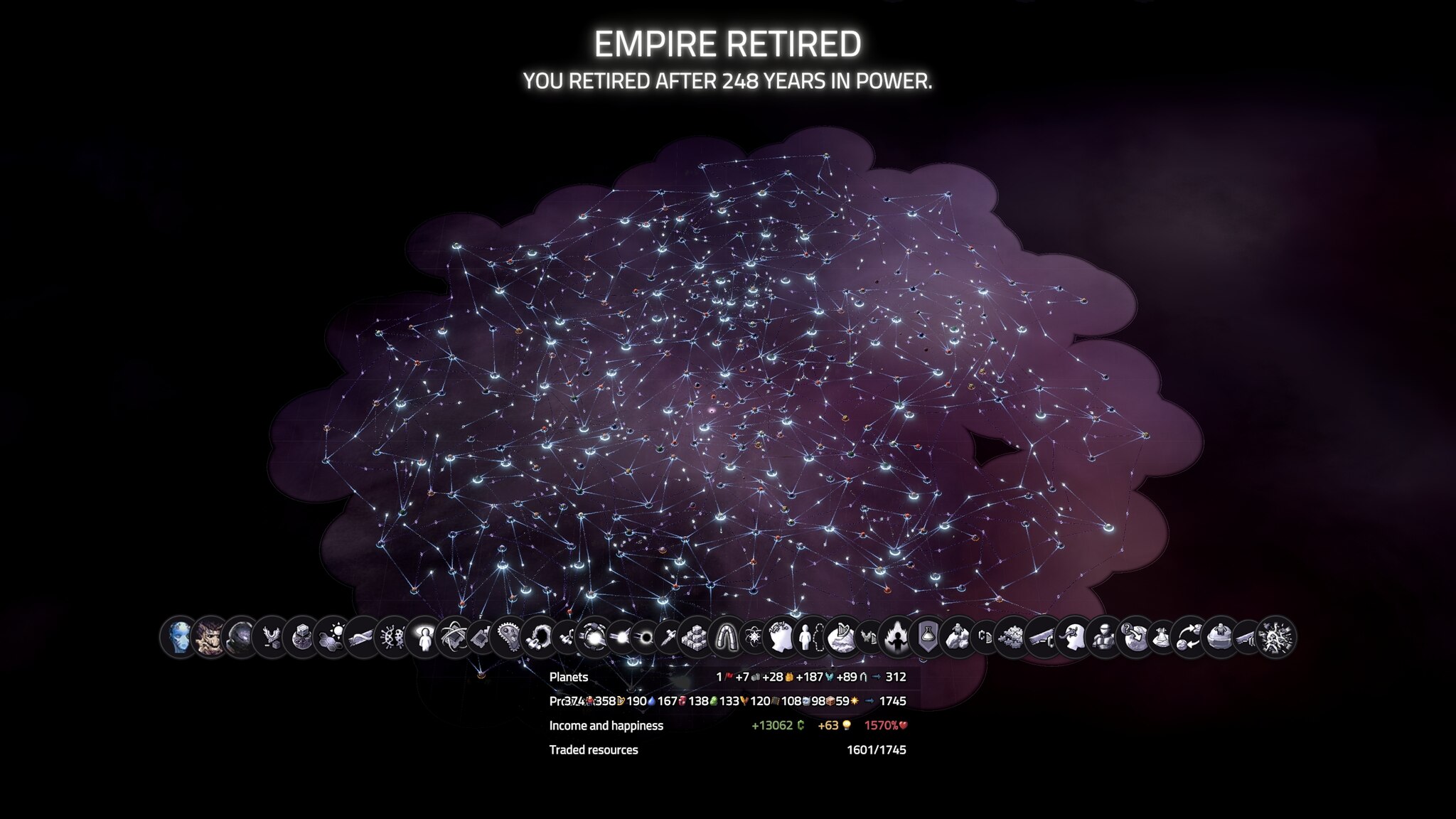Image resolution: width=1456 pixels, height=819 pixels.
Task: Choose the burning person silhouette icon
Action: 897,636
